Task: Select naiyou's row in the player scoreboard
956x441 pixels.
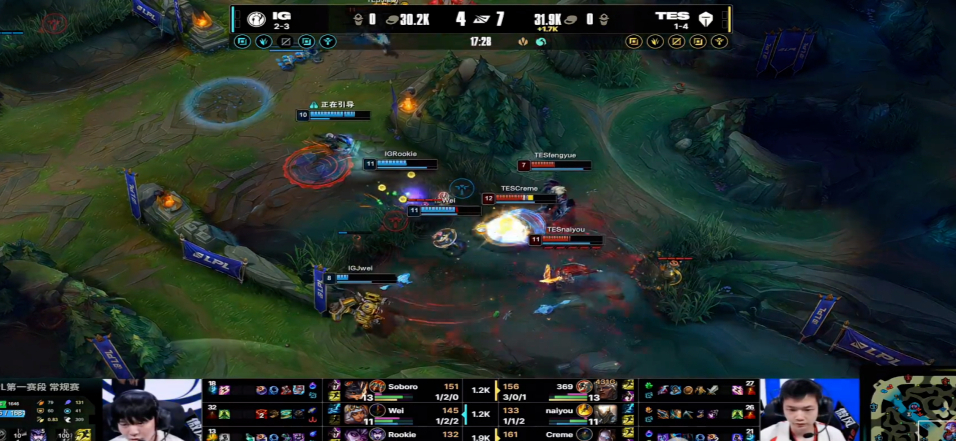Action: click(x=560, y=412)
